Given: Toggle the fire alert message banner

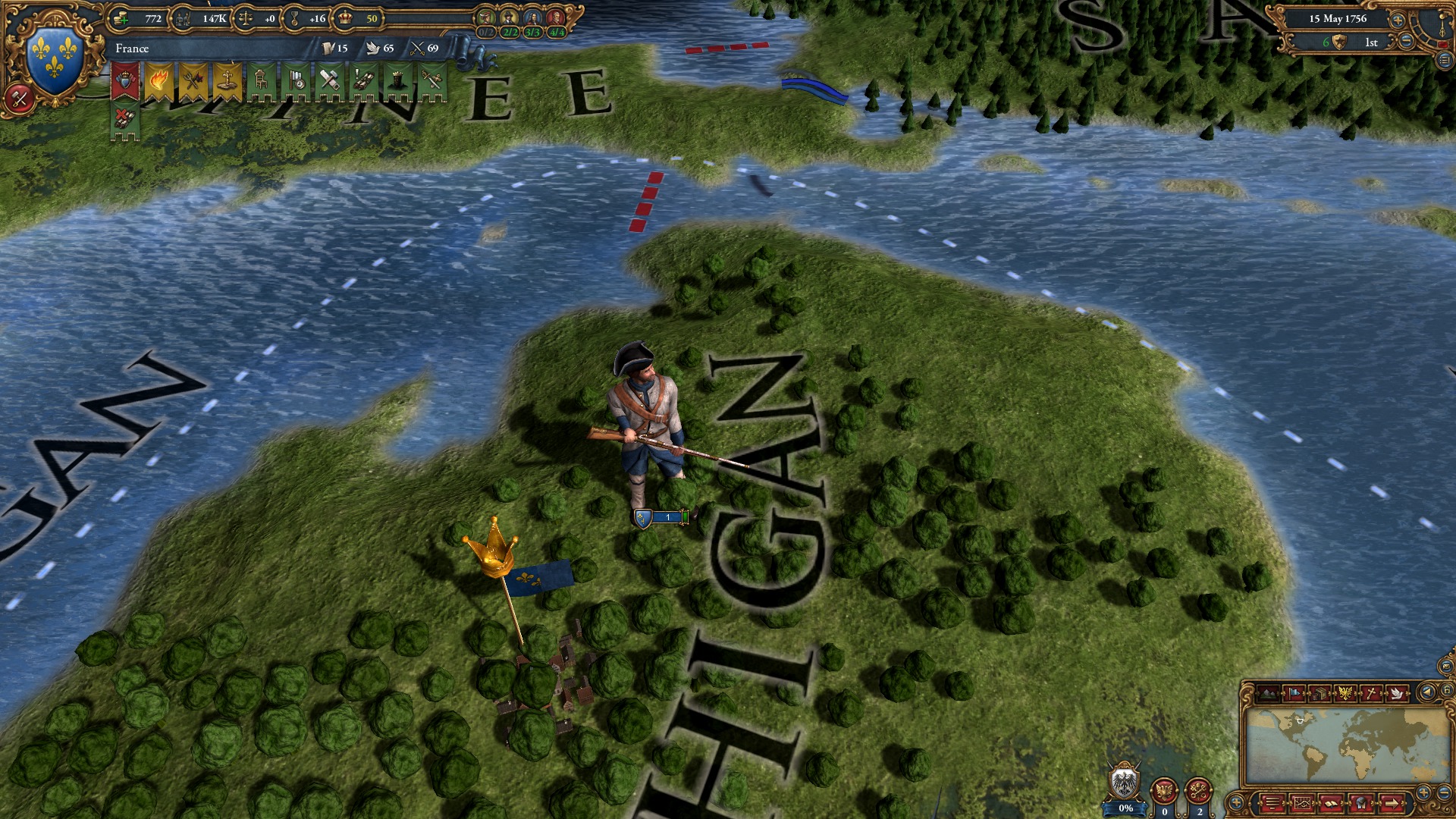Looking at the screenshot, I should [159, 80].
